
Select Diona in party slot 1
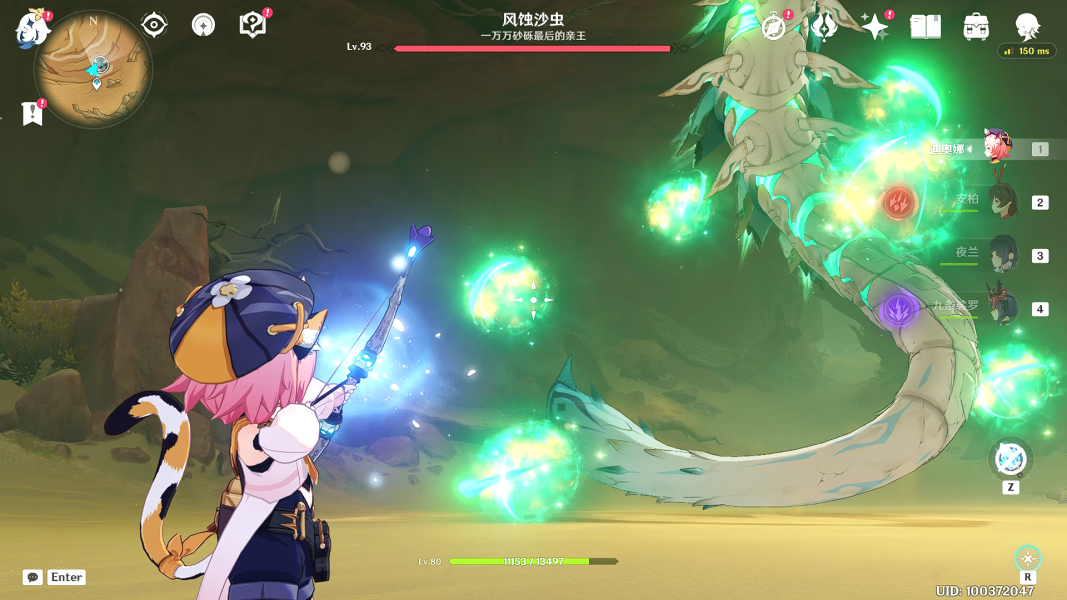point(997,149)
